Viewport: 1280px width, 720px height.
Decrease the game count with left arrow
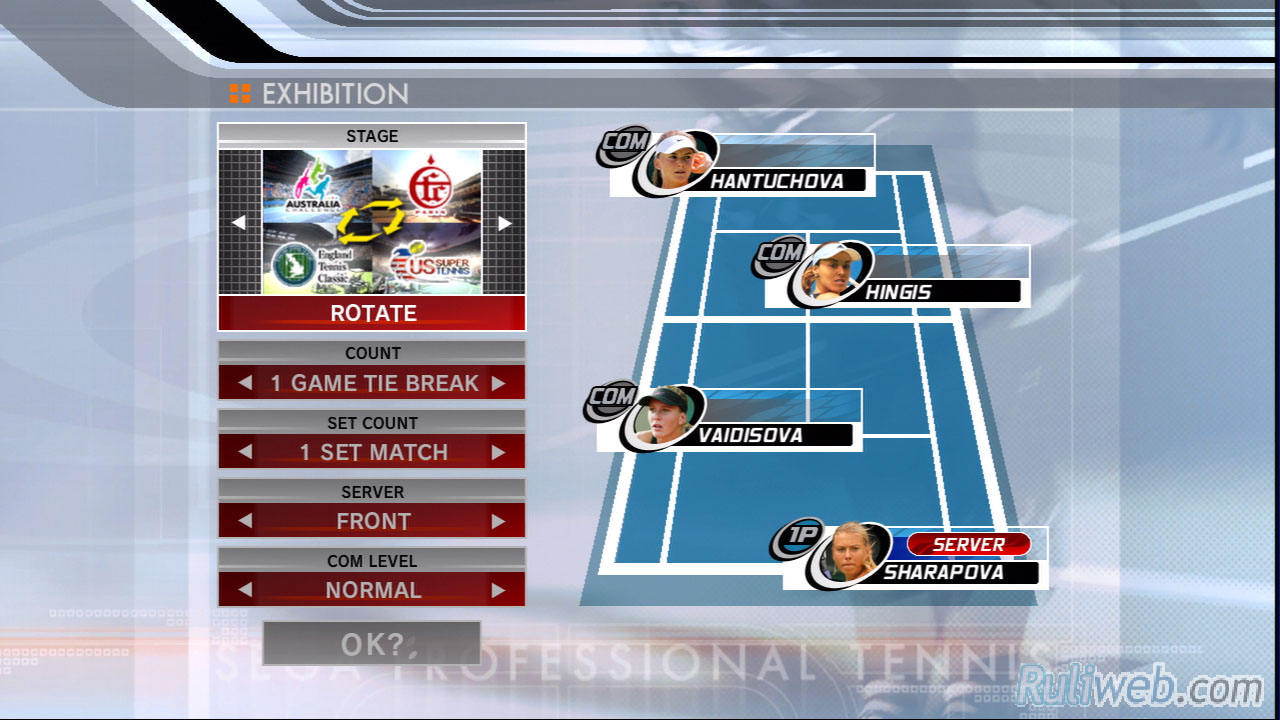pos(245,383)
